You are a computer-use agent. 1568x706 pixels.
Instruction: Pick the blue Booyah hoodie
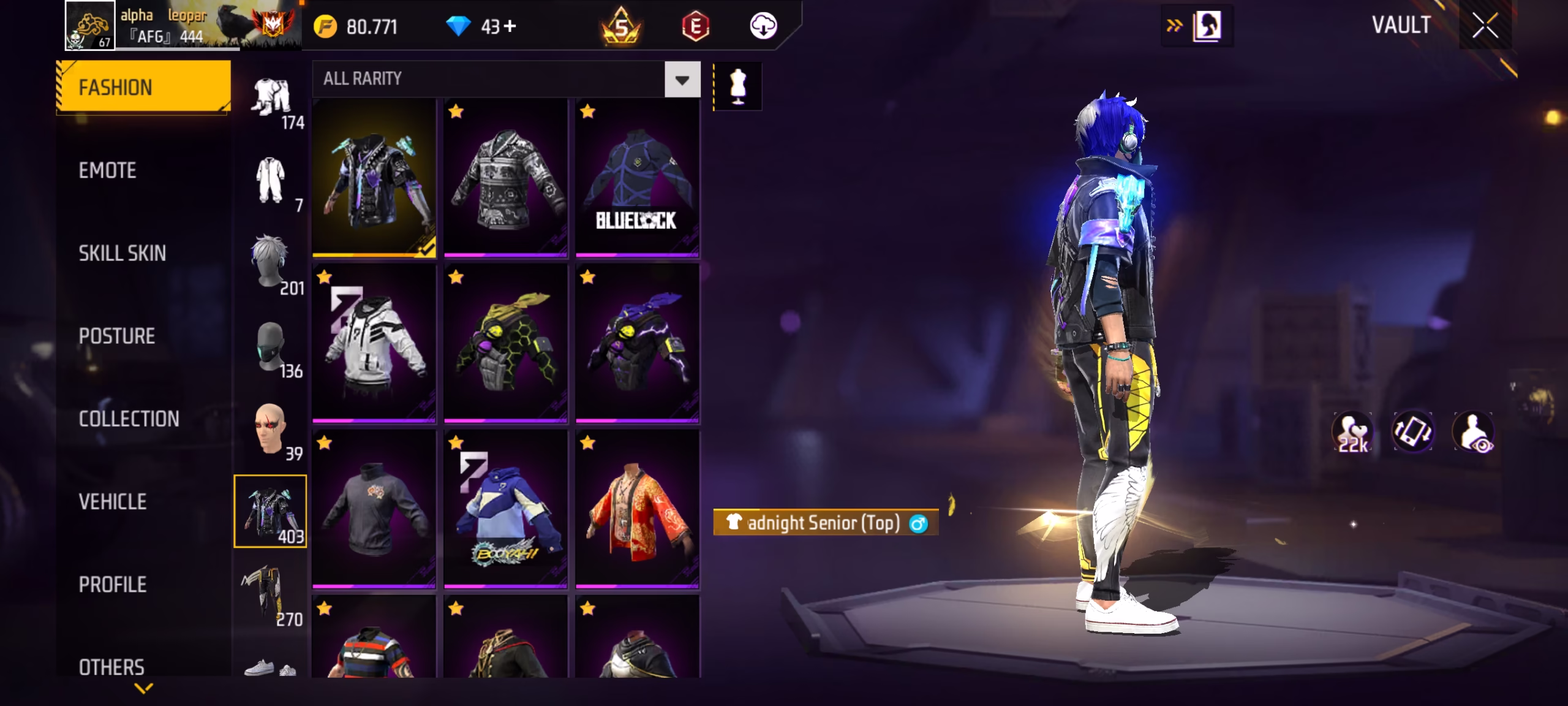point(505,509)
